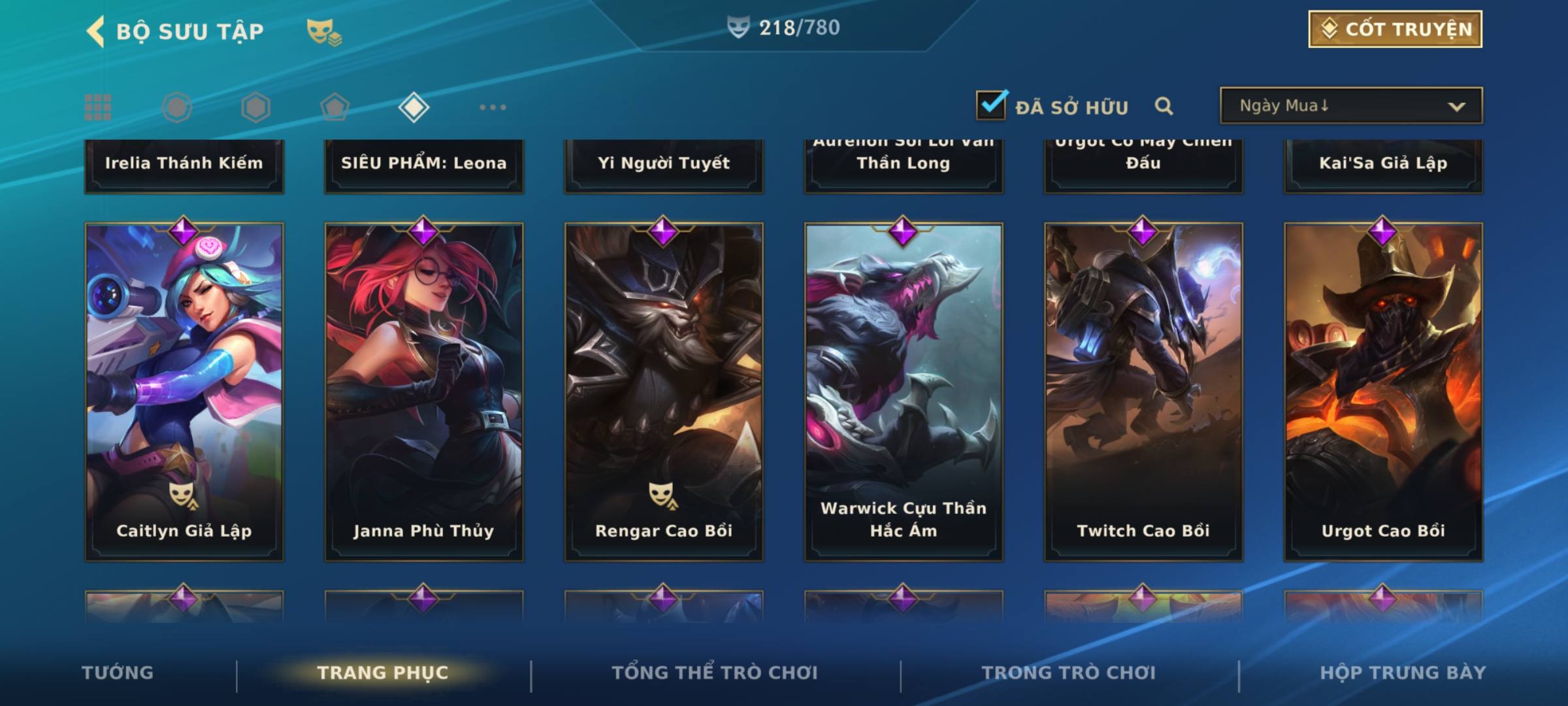Open the Janna Phù Thủy skin card
1568x706 pixels.
[x=424, y=391]
